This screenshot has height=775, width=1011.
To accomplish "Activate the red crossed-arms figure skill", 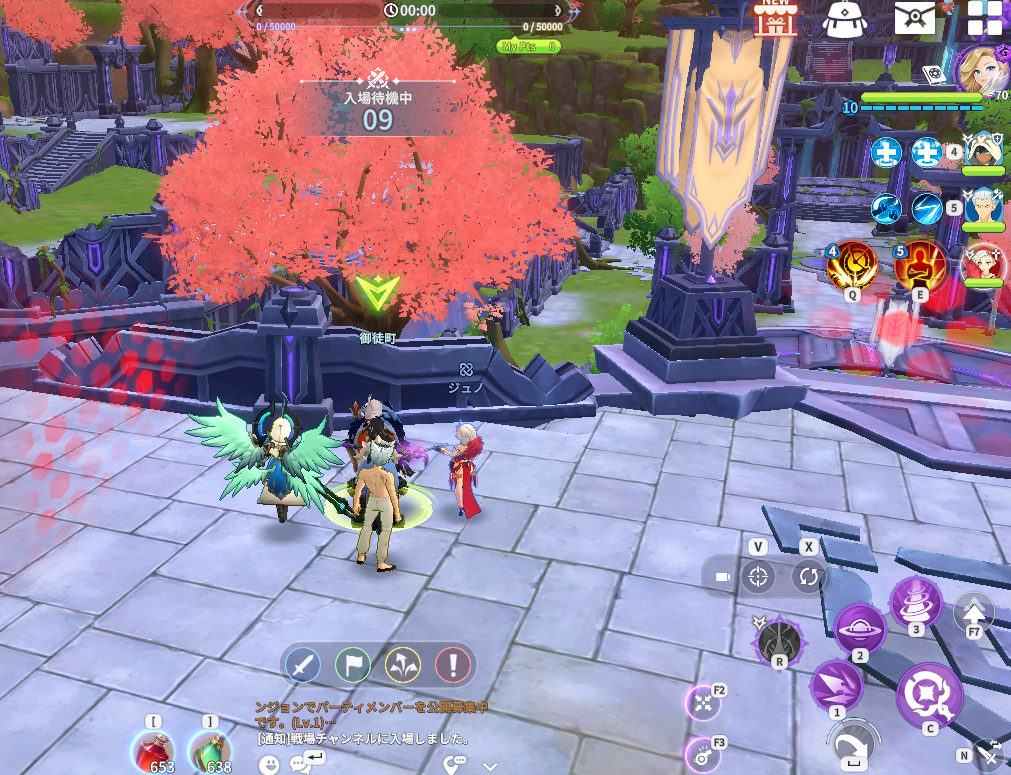I will tap(919, 266).
